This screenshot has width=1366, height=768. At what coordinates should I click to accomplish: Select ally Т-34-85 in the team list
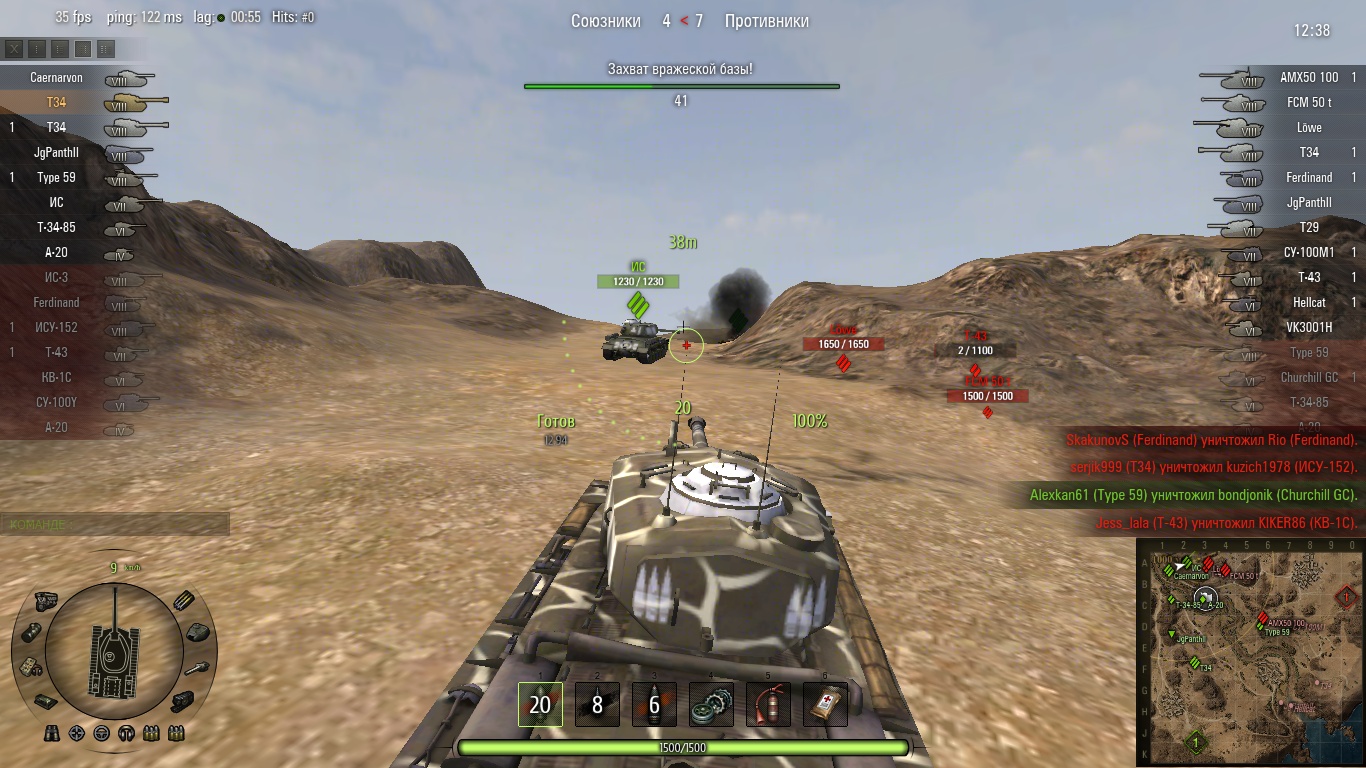pos(56,227)
